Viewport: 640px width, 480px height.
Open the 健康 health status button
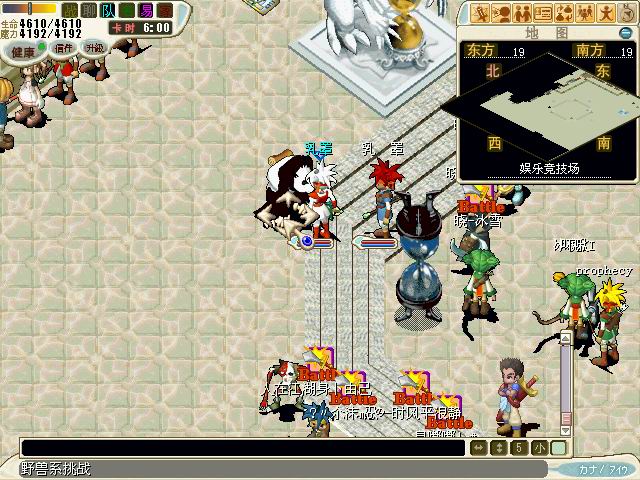tap(19, 49)
